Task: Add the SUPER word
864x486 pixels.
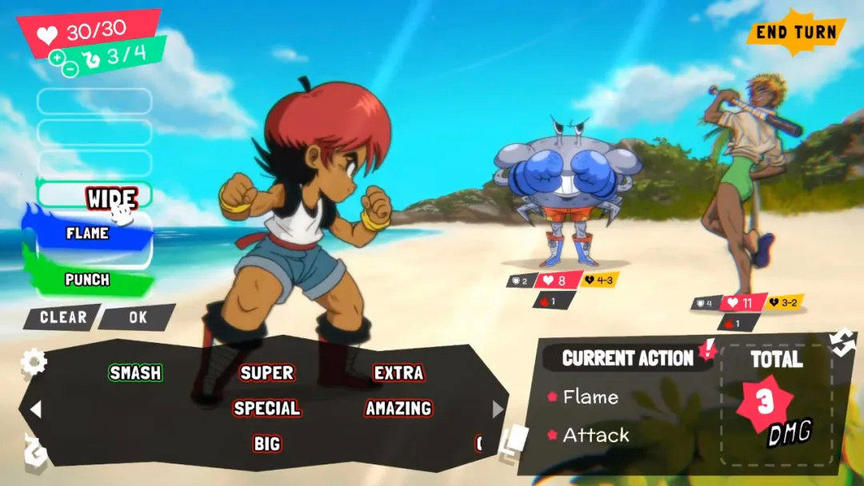Action: [267, 373]
